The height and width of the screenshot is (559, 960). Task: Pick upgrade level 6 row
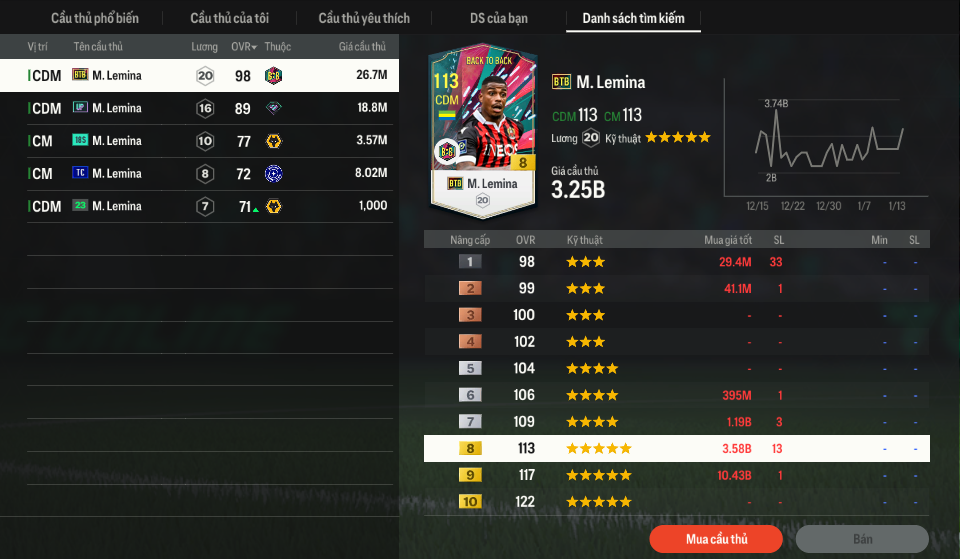tap(676, 395)
